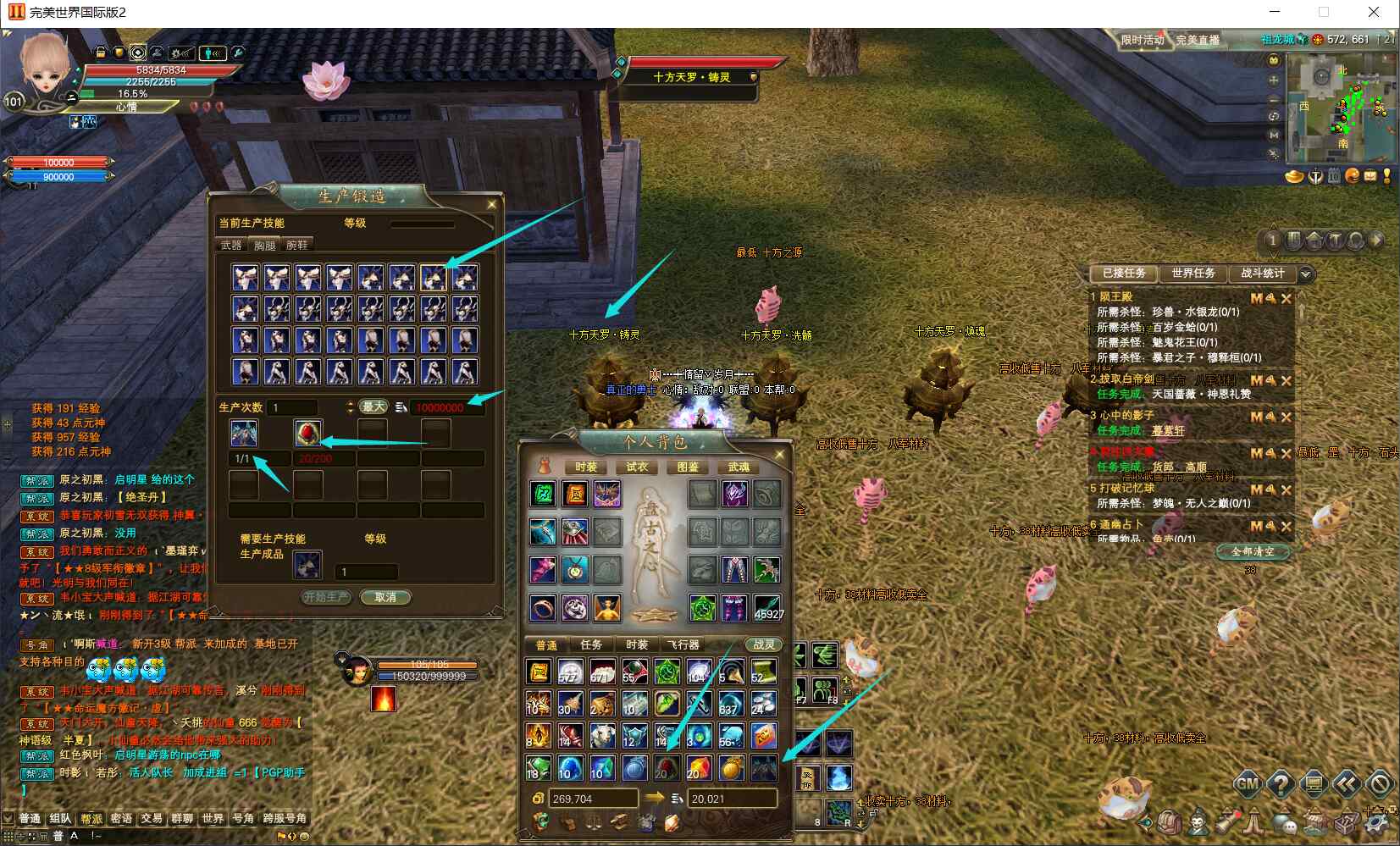The width and height of the screenshot is (1400, 846).
Task: Start production with the 开始生产 button
Action: tap(326, 597)
